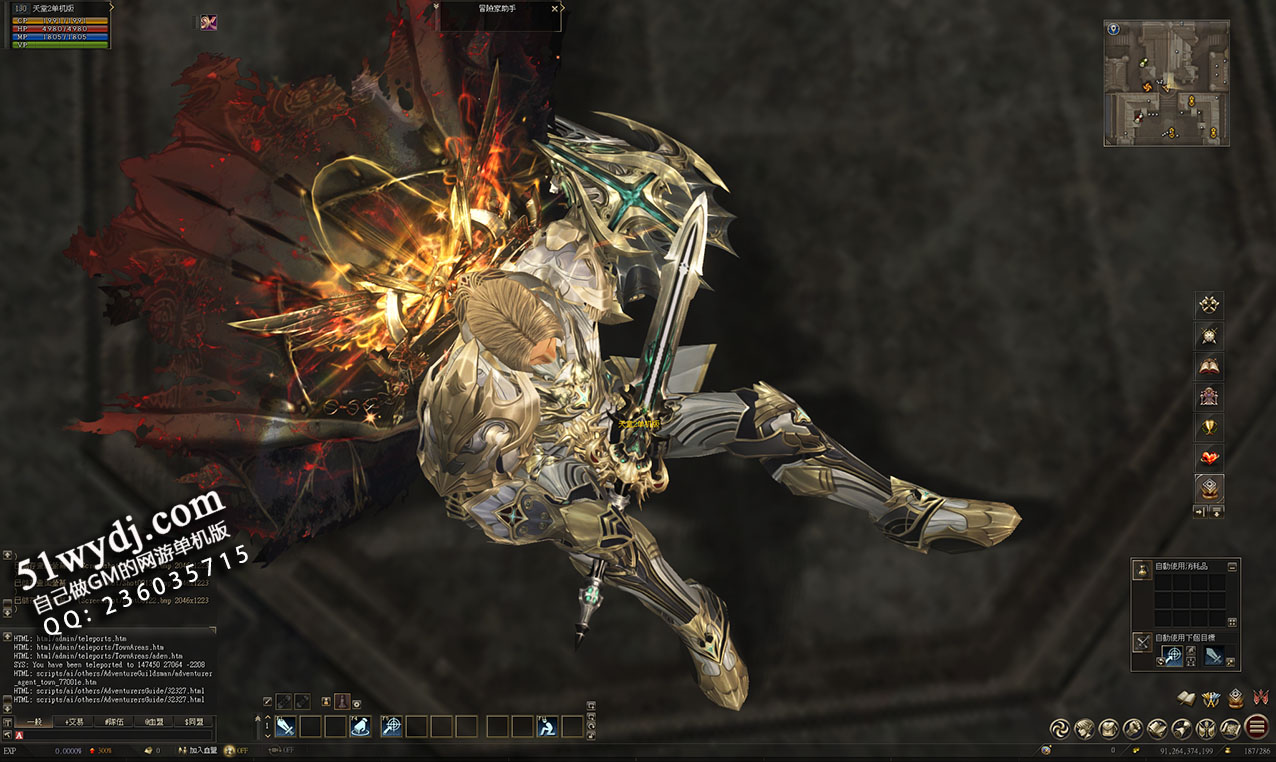
Task: Open the open book side panel icon
Action: point(1210,366)
